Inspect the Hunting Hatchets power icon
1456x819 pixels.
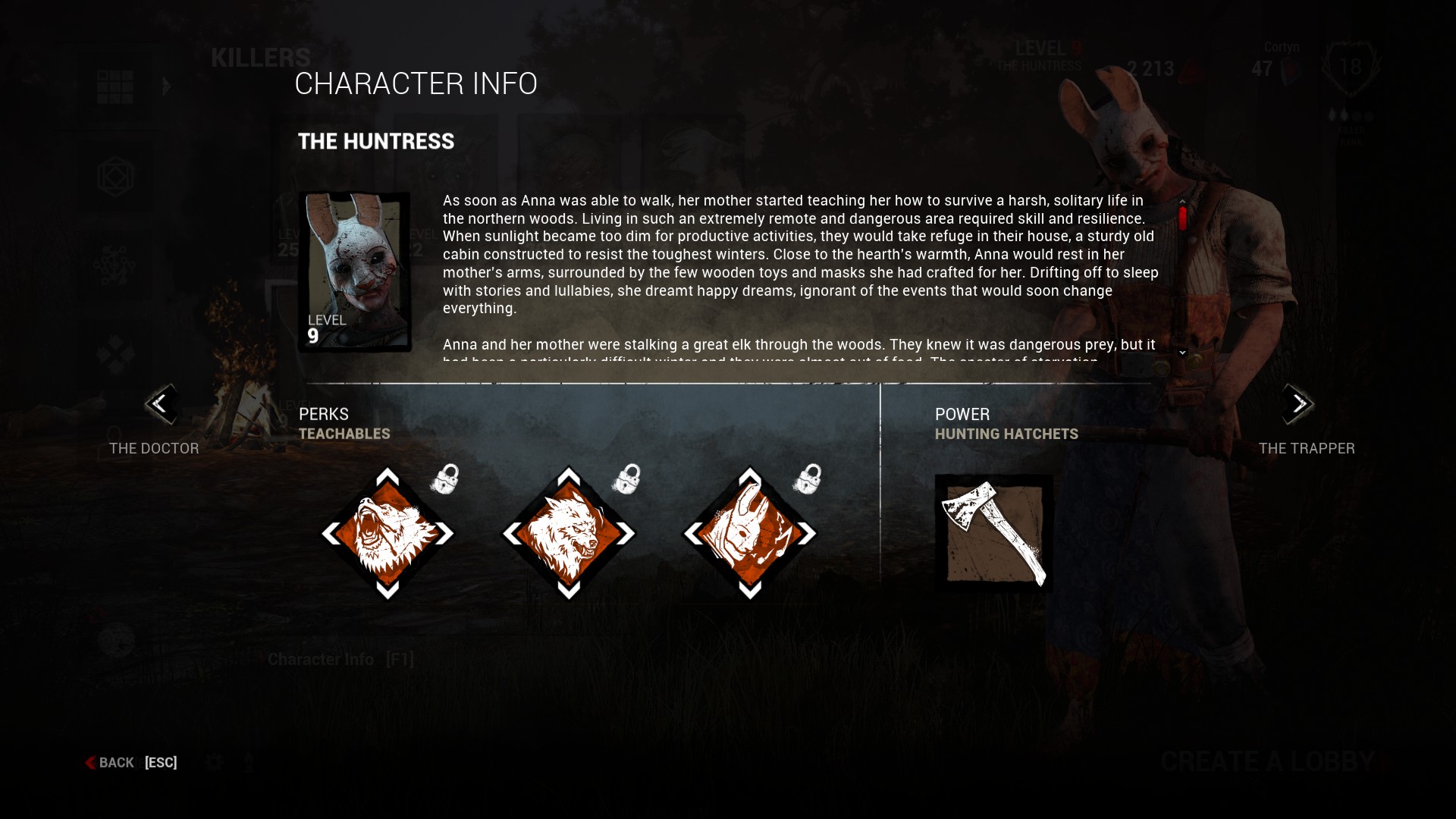click(993, 532)
